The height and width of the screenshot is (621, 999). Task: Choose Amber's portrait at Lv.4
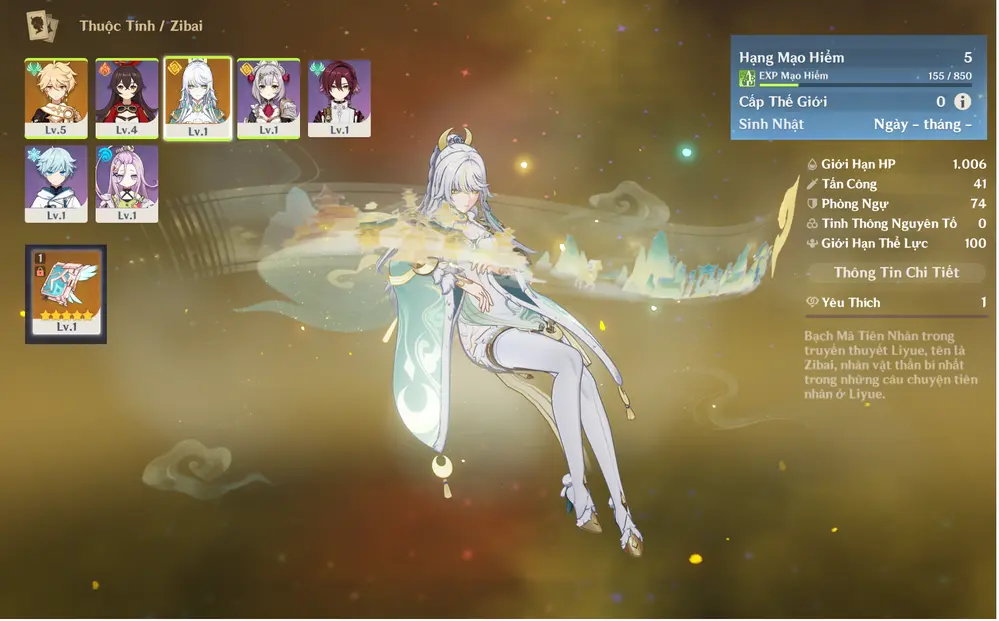tap(126, 97)
